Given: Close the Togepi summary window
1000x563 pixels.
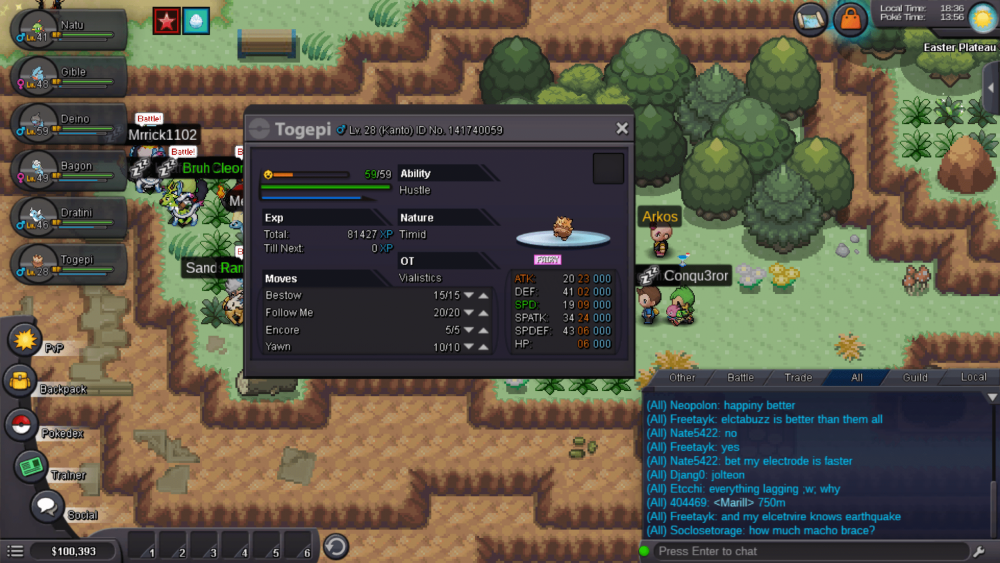Looking at the screenshot, I should 622,129.
